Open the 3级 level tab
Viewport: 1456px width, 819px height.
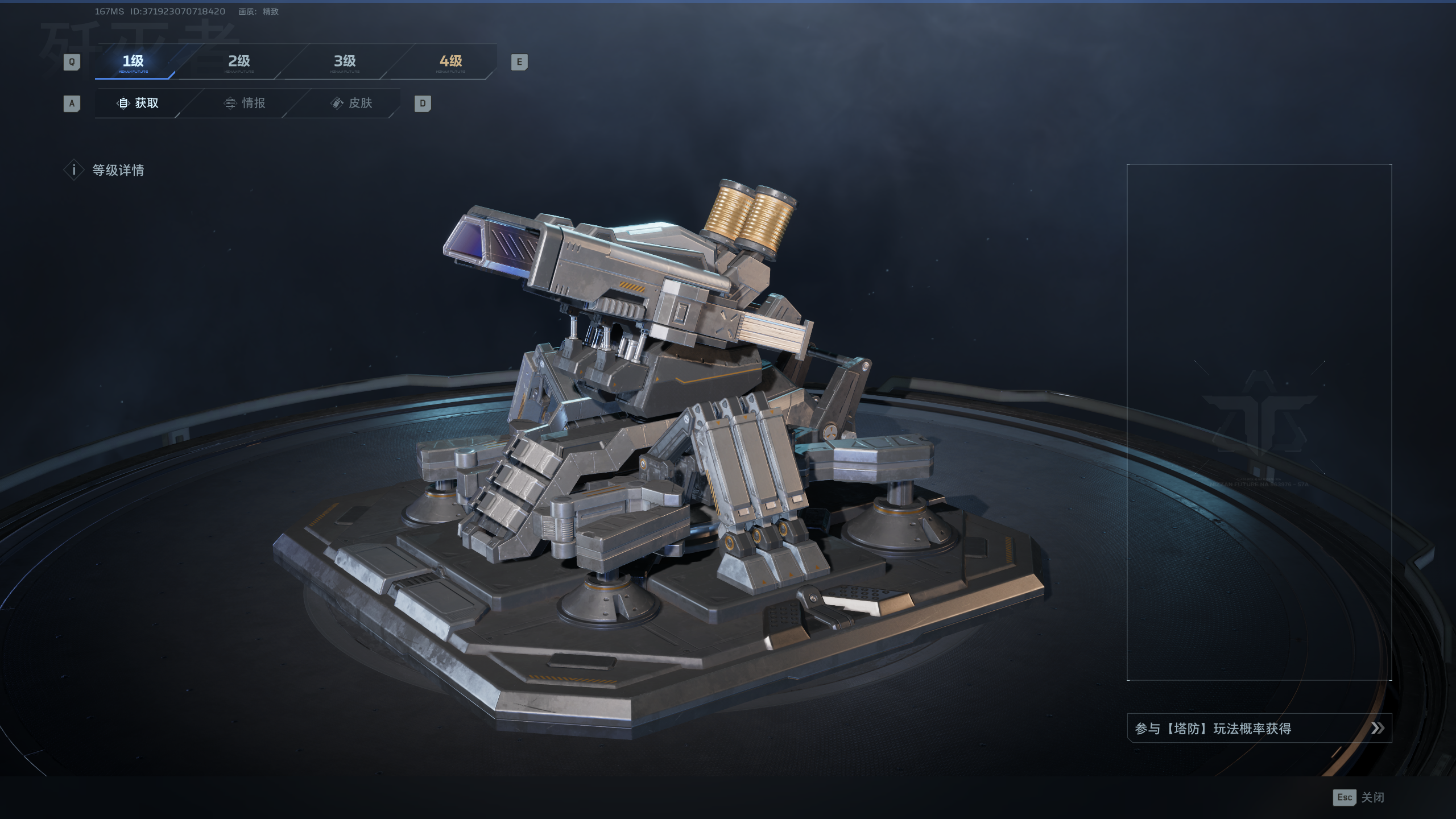(x=345, y=61)
